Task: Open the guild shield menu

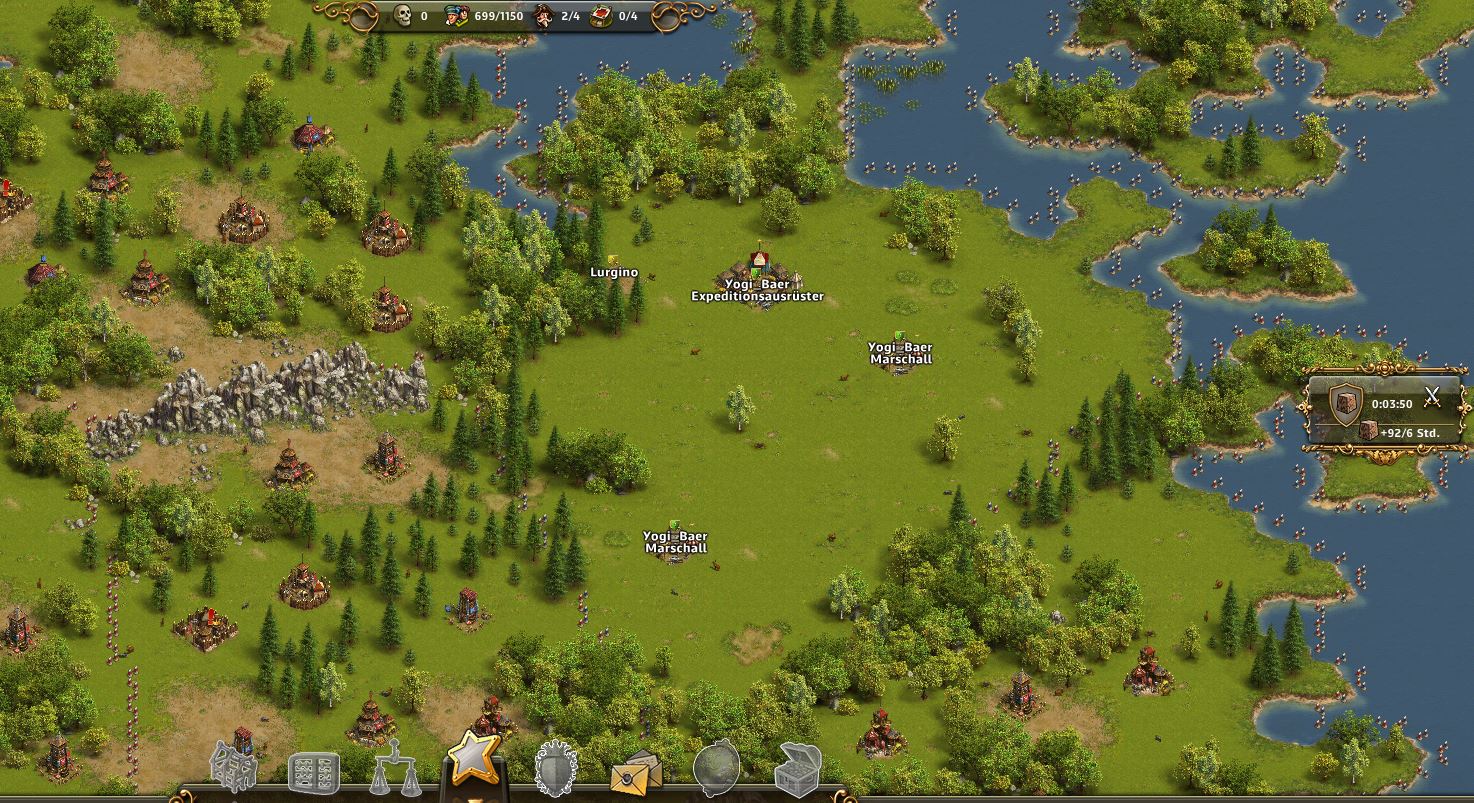Action: (x=555, y=769)
